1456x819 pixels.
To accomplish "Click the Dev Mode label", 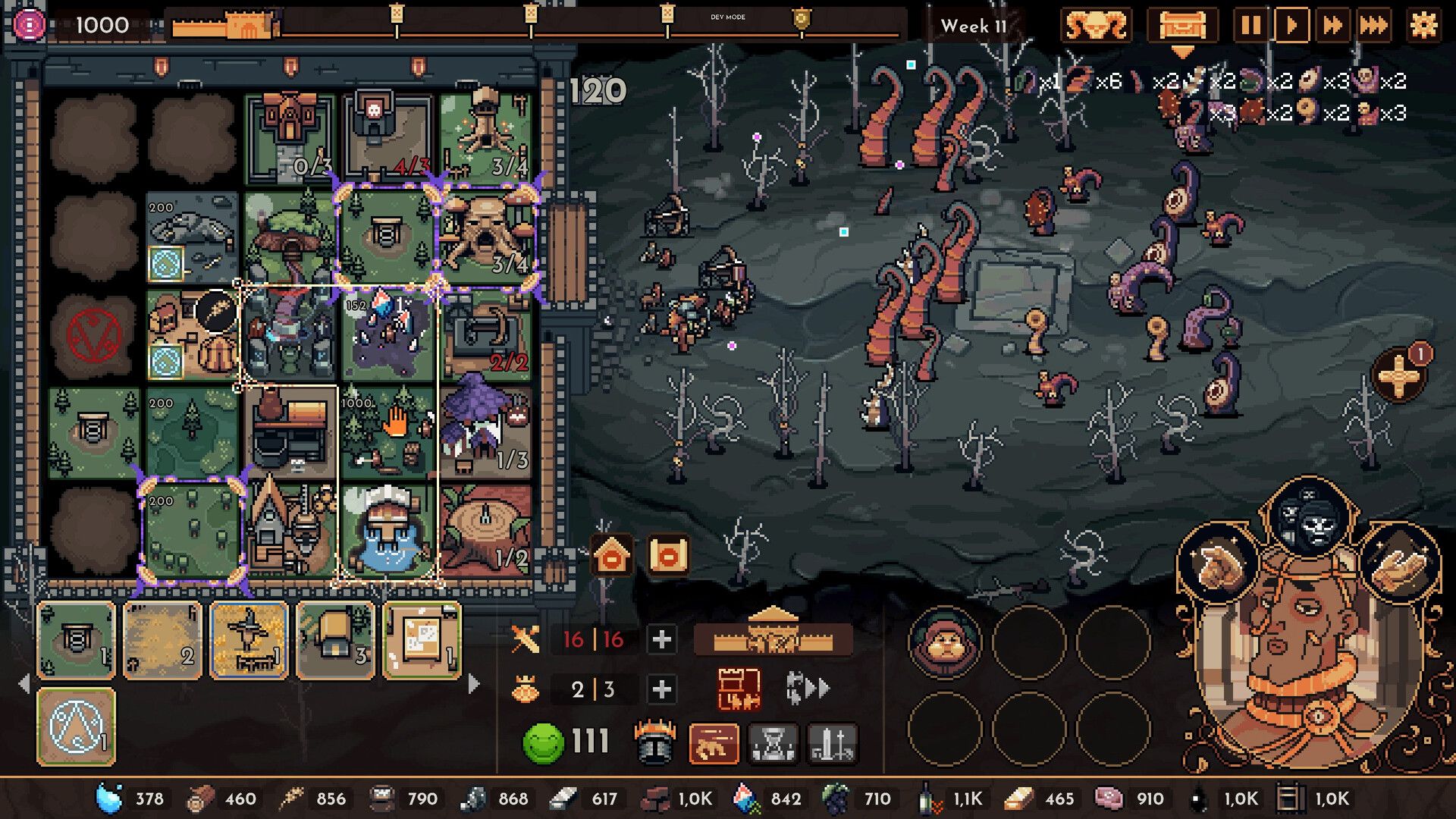I will coord(728,17).
